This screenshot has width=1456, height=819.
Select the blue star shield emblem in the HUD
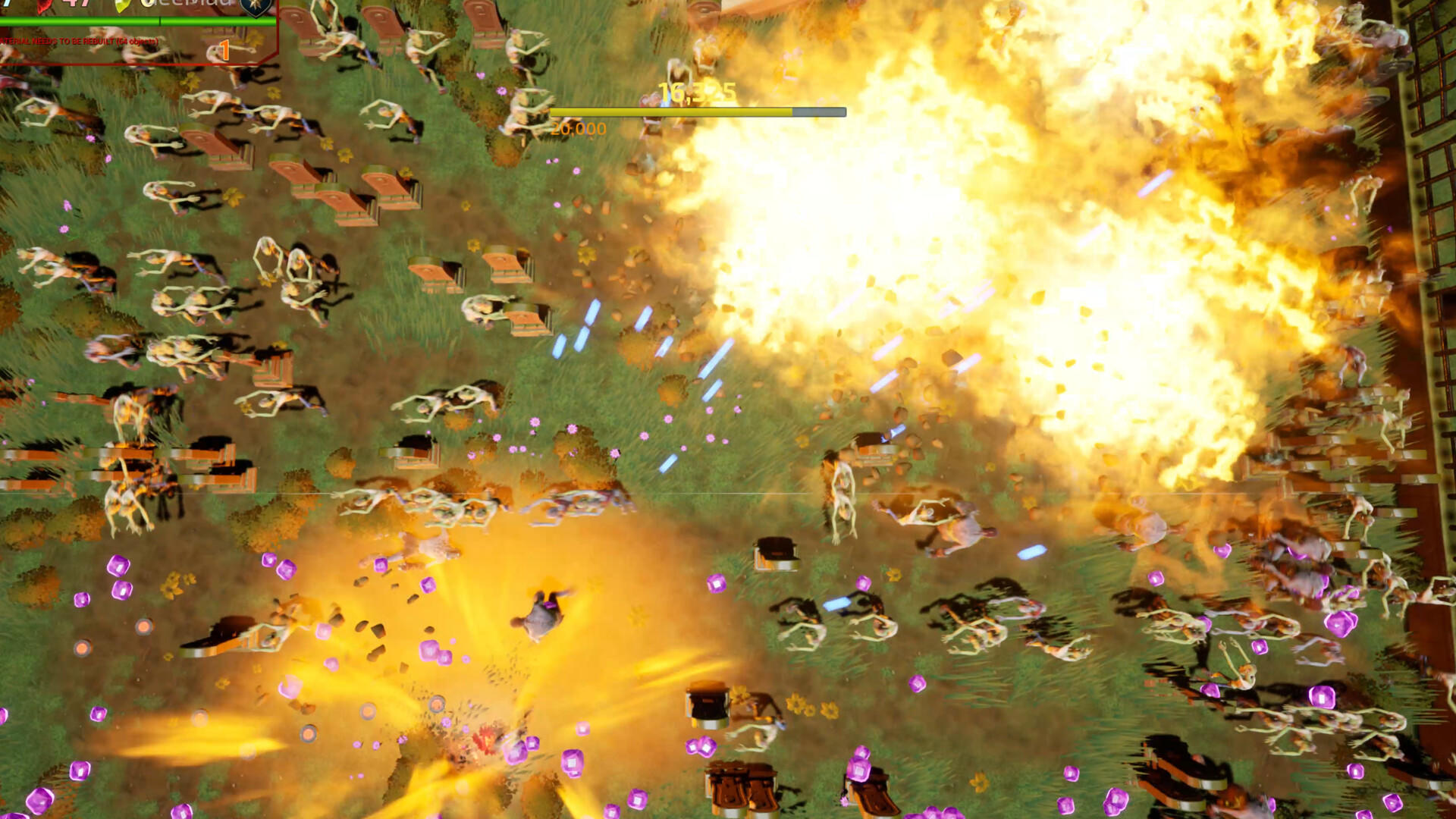(x=254, y=9)
